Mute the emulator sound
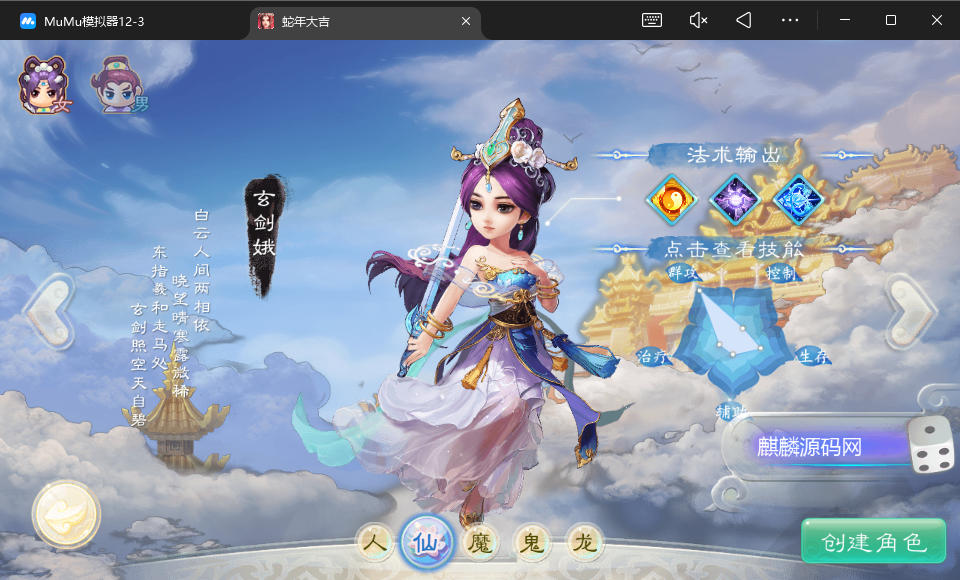 pos(698,20)
